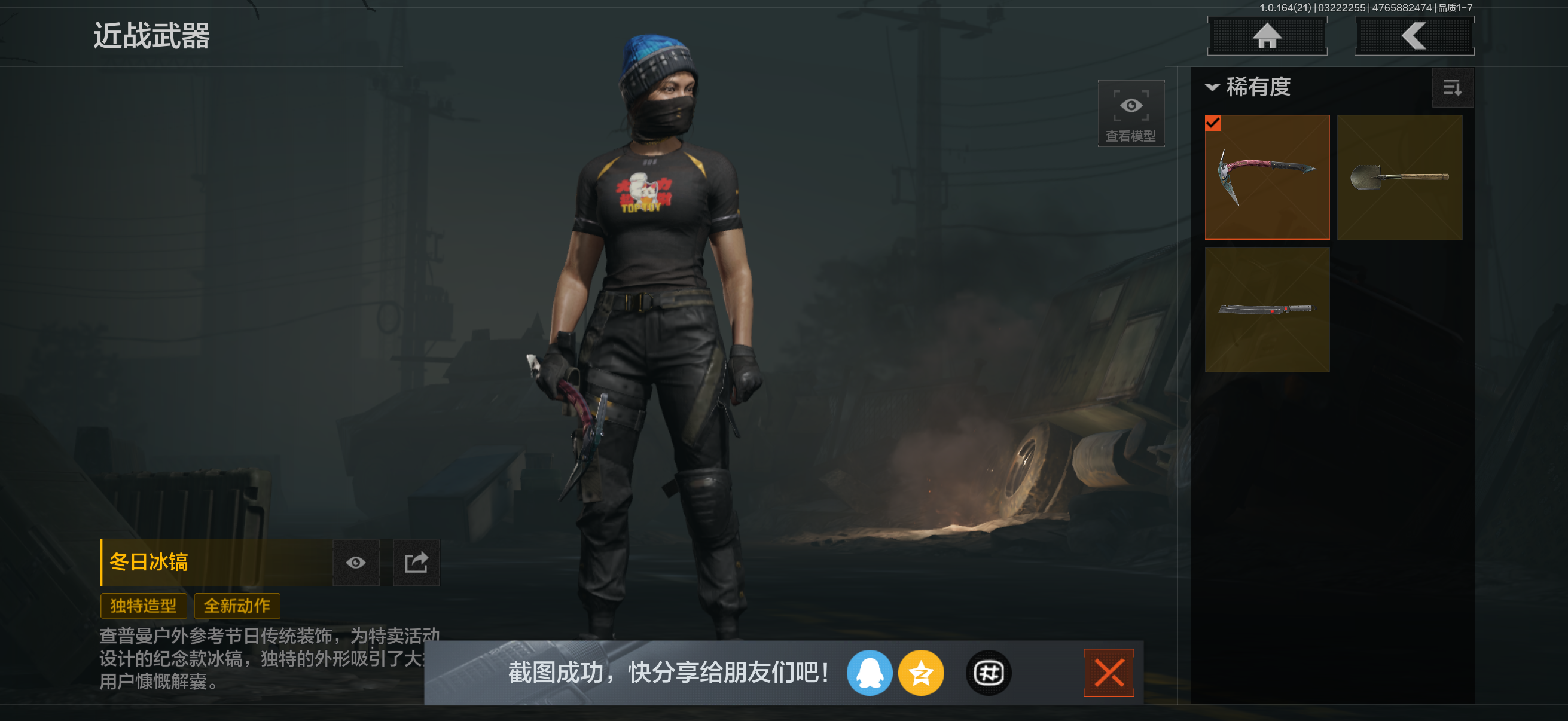This screenshot has height=721, width=1568.
Task: Select the shovel weapon thumbnail
Action: (1400, 176)
